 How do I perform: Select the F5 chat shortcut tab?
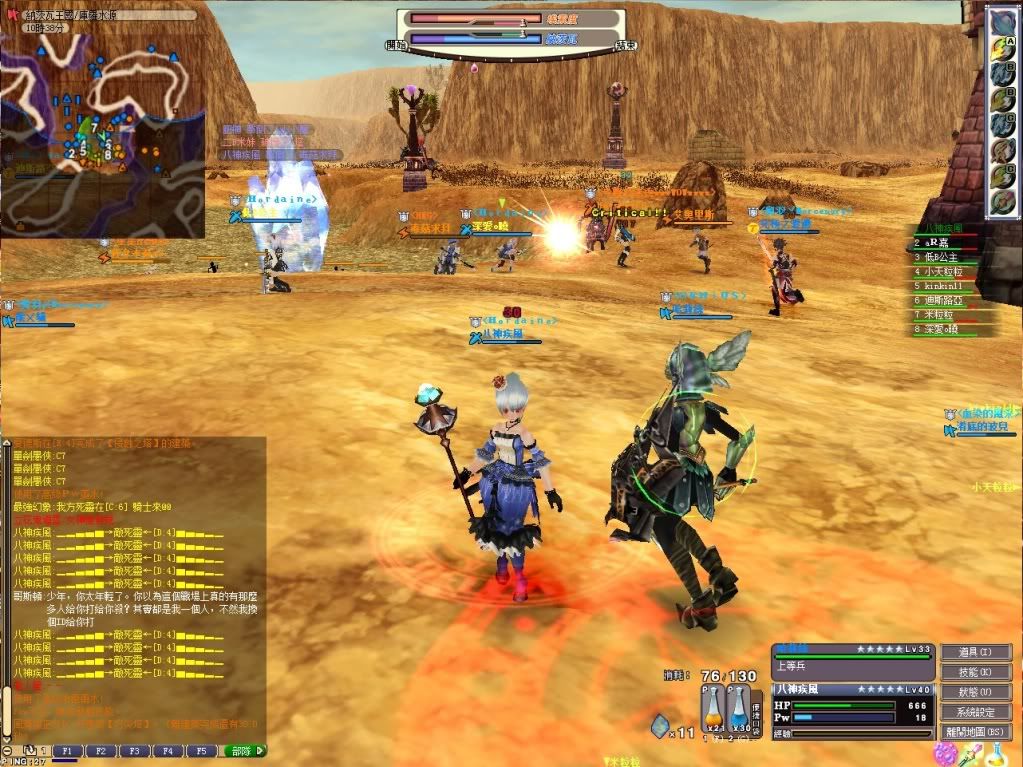tap(200, 750)
